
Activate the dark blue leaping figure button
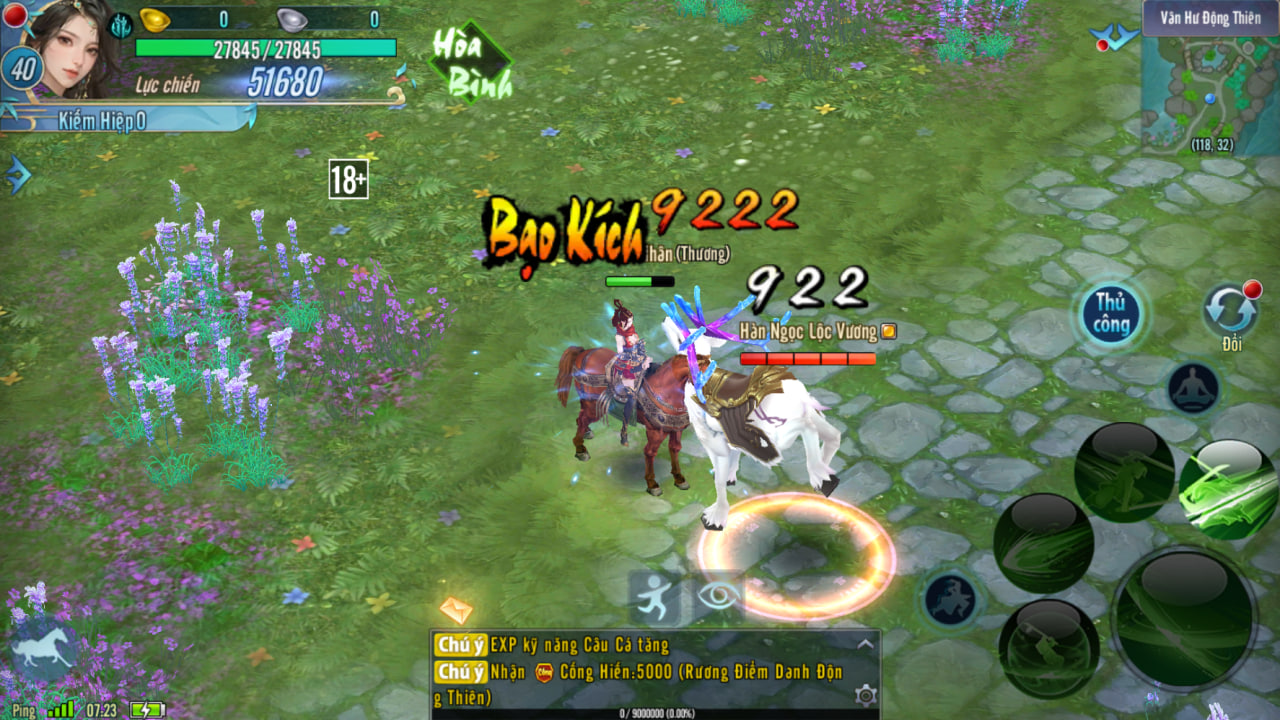(950, 598)
